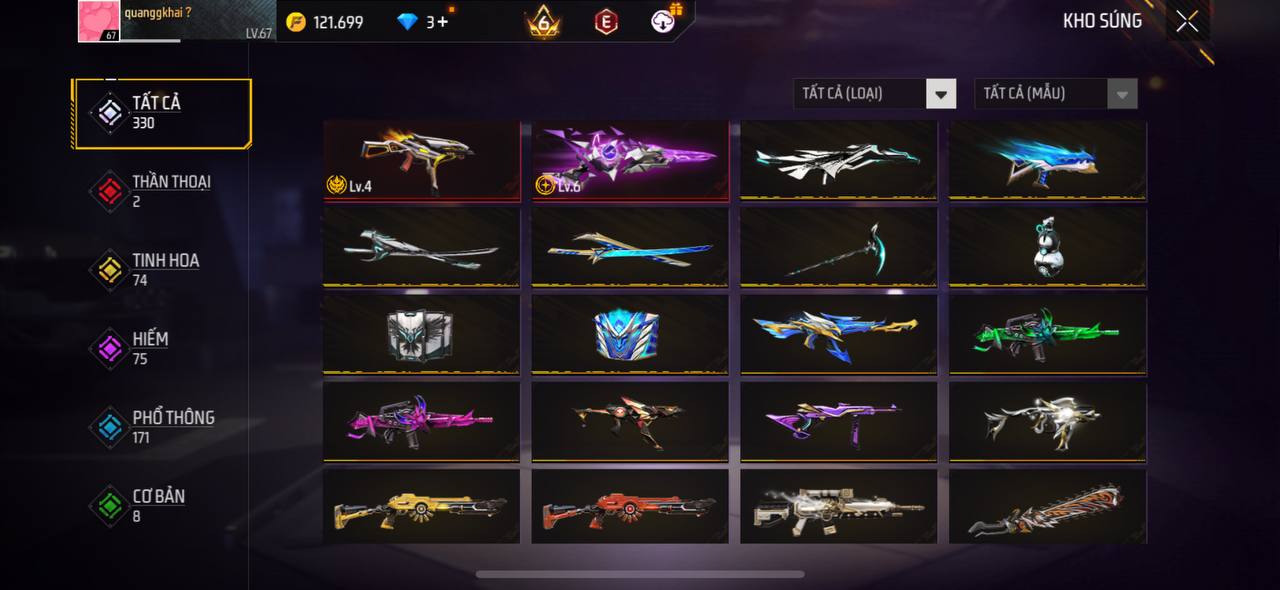This screenshot has width=1280, height=590.
Task: Pick the blue gloo wall skin
Action: click(630, 334)
